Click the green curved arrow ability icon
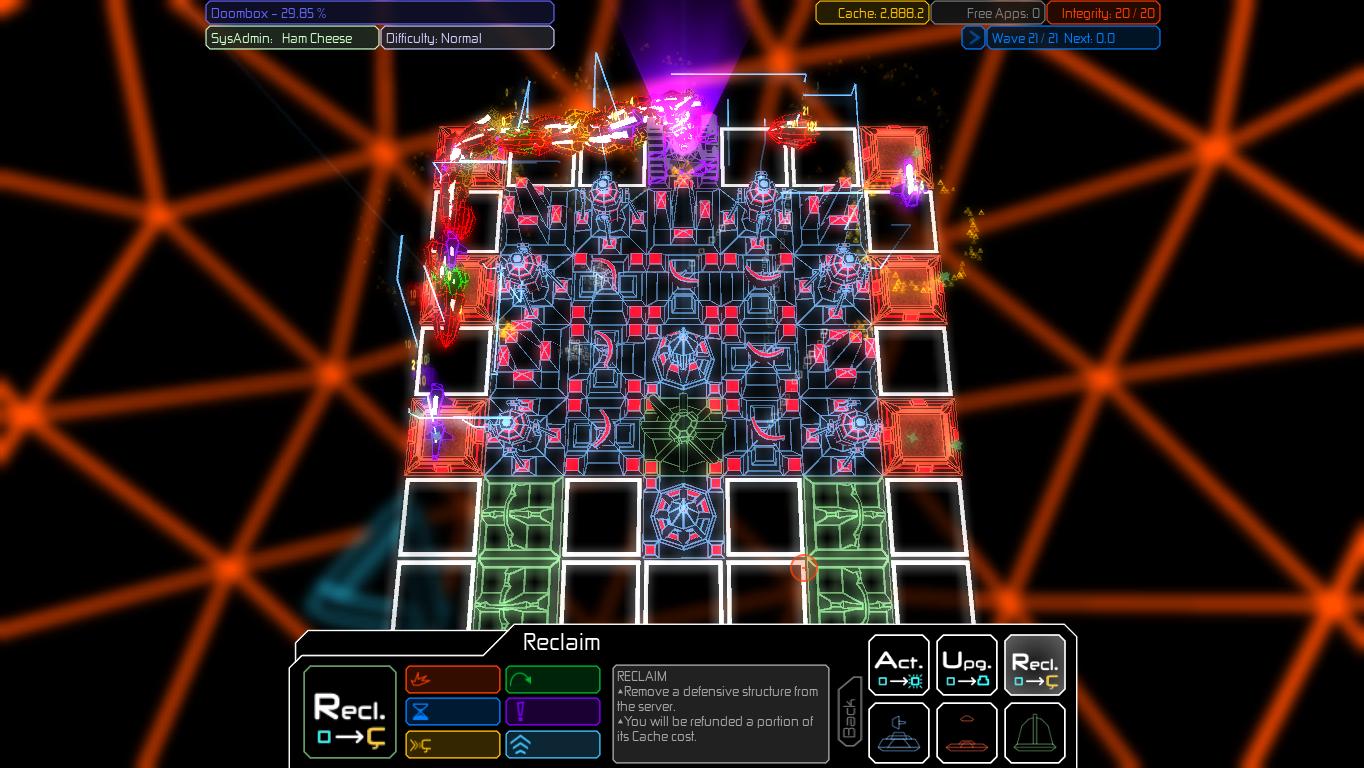 tap(553, 679)
